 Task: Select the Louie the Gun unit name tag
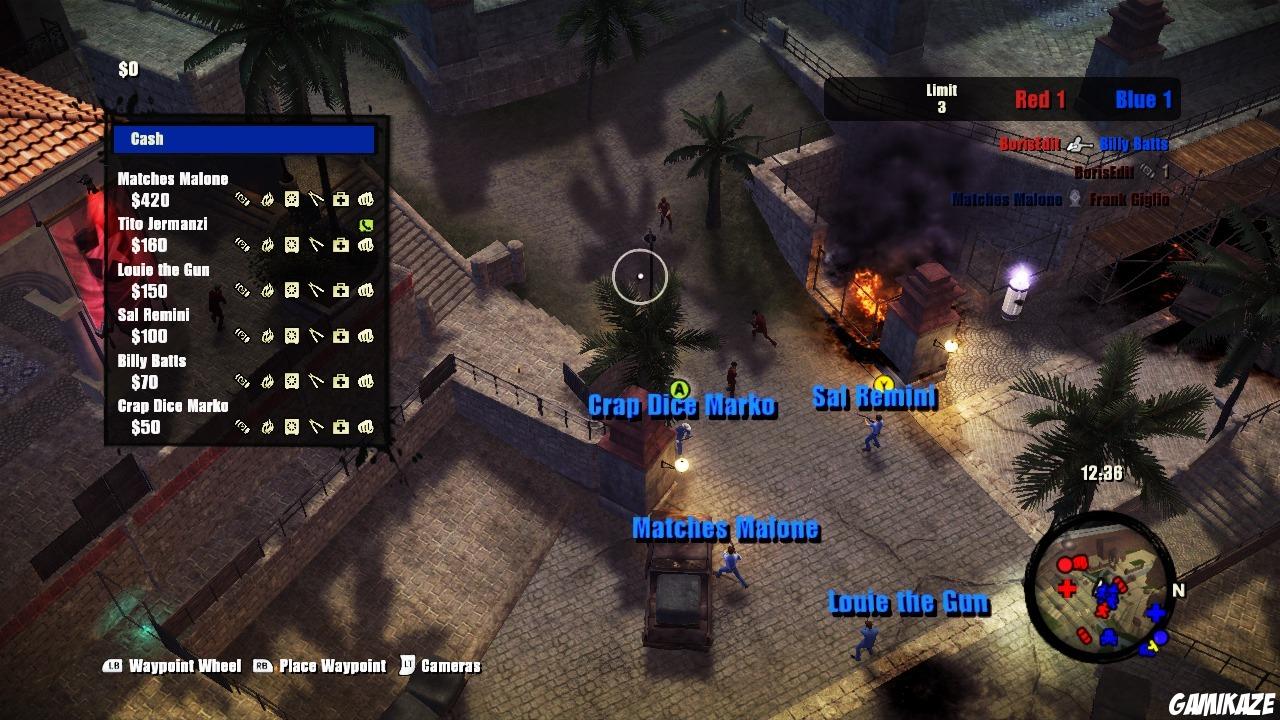(x=908, y=602)
